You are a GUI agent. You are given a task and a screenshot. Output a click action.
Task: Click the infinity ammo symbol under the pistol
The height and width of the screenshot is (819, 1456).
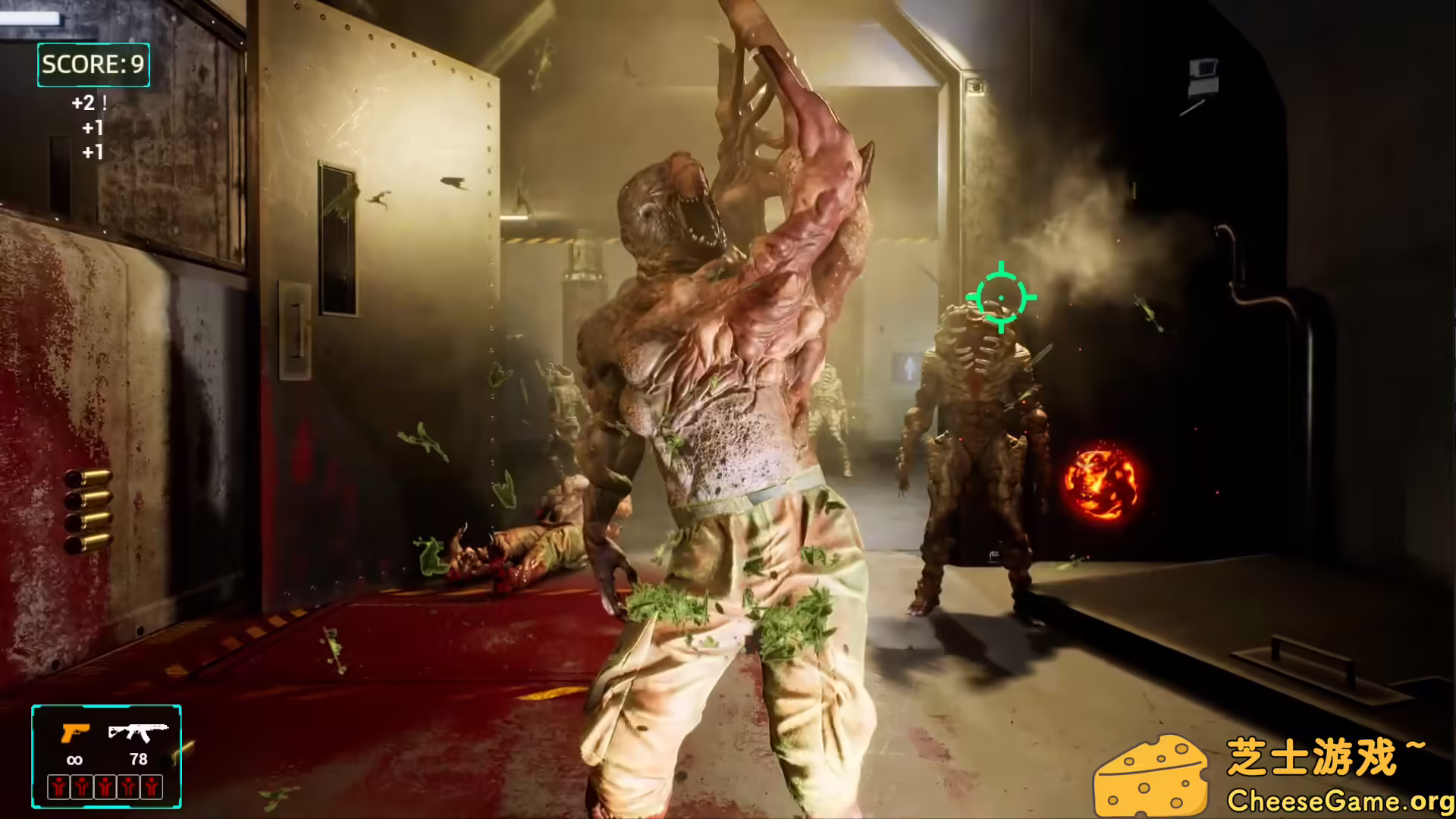tap(74, 760)
